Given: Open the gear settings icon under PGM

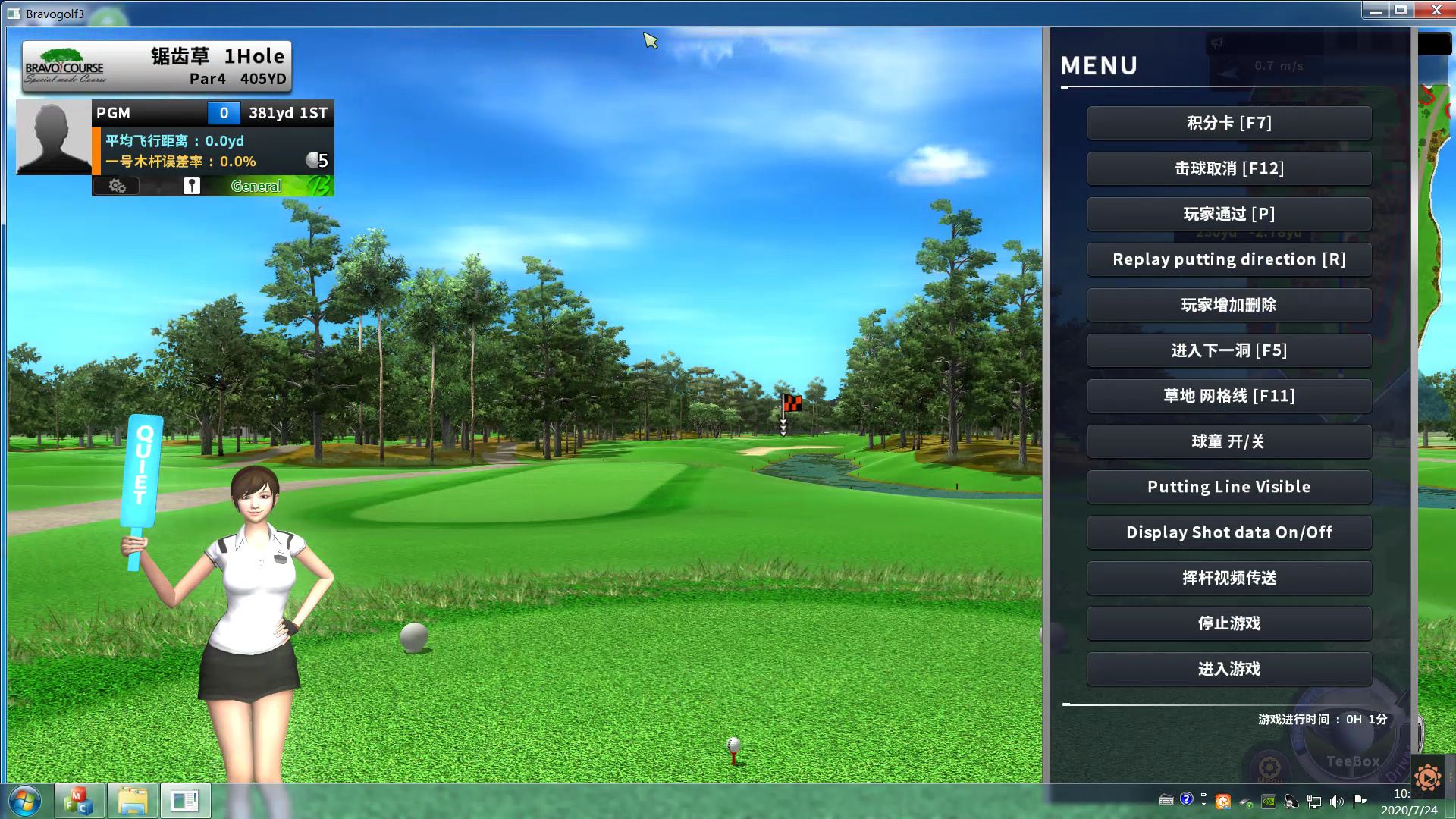Looking at the screenshot, I should (117, 186).
